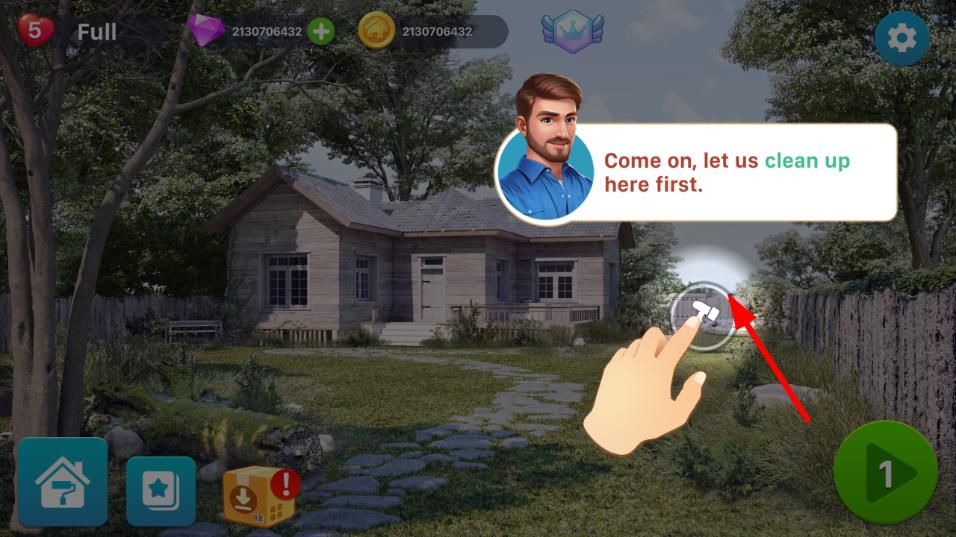Image resolution: width=956 pixels, height=537 pixels.
Task: Tap the green plus to buy gems
Action: tap(321, 32)
